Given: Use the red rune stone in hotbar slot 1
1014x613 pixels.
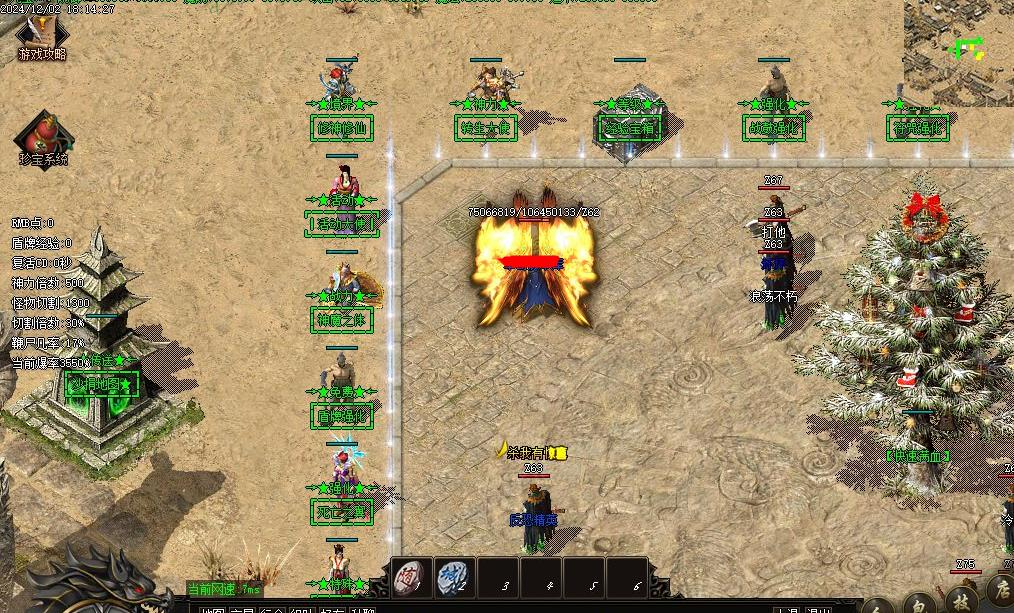Looking at the screenshot, I should coord(411,577).
